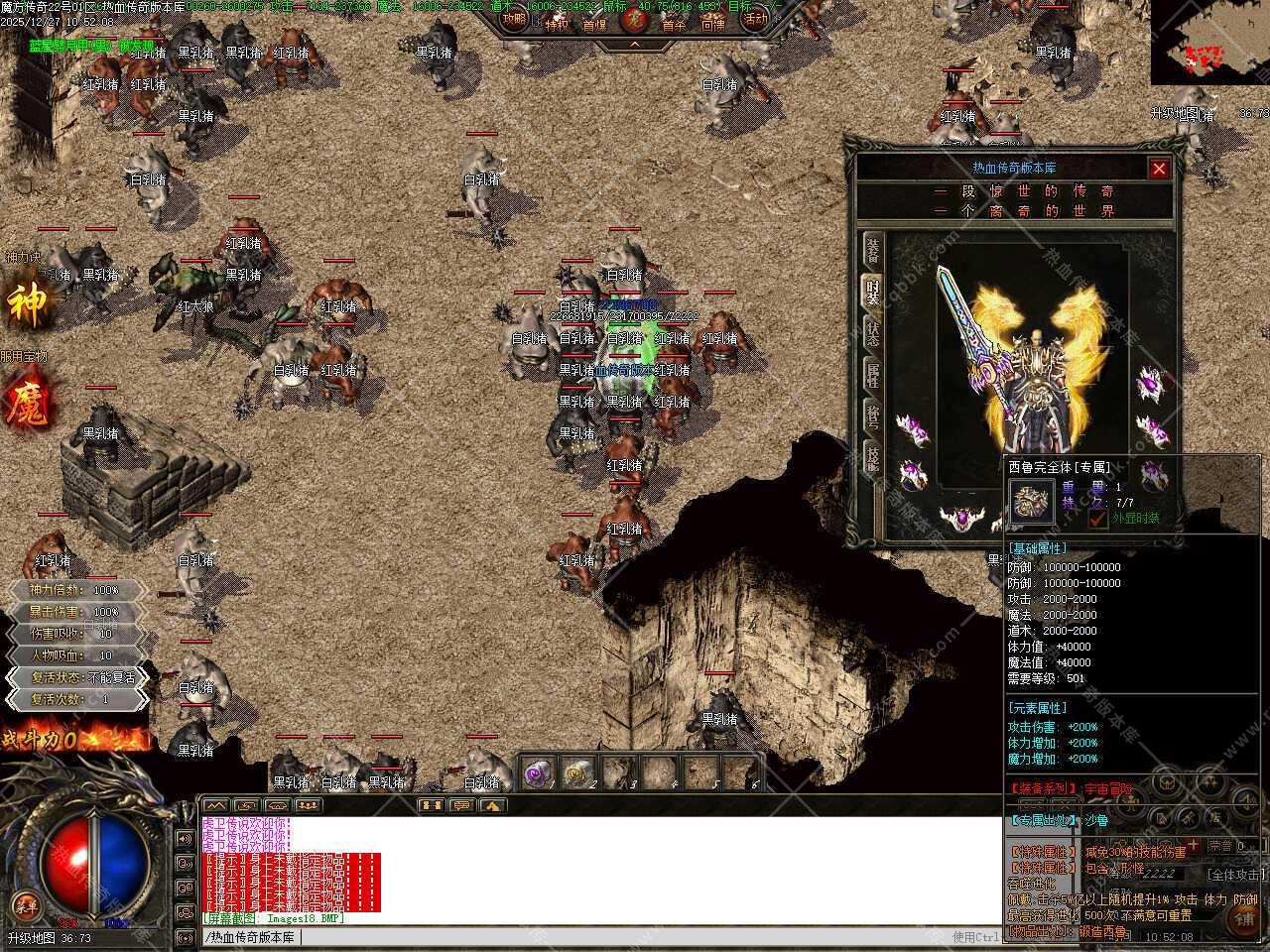Open the red 宠 pet icon
Image resolution: width=1270 pixels, height=952 pixels.
click(633, 19)
